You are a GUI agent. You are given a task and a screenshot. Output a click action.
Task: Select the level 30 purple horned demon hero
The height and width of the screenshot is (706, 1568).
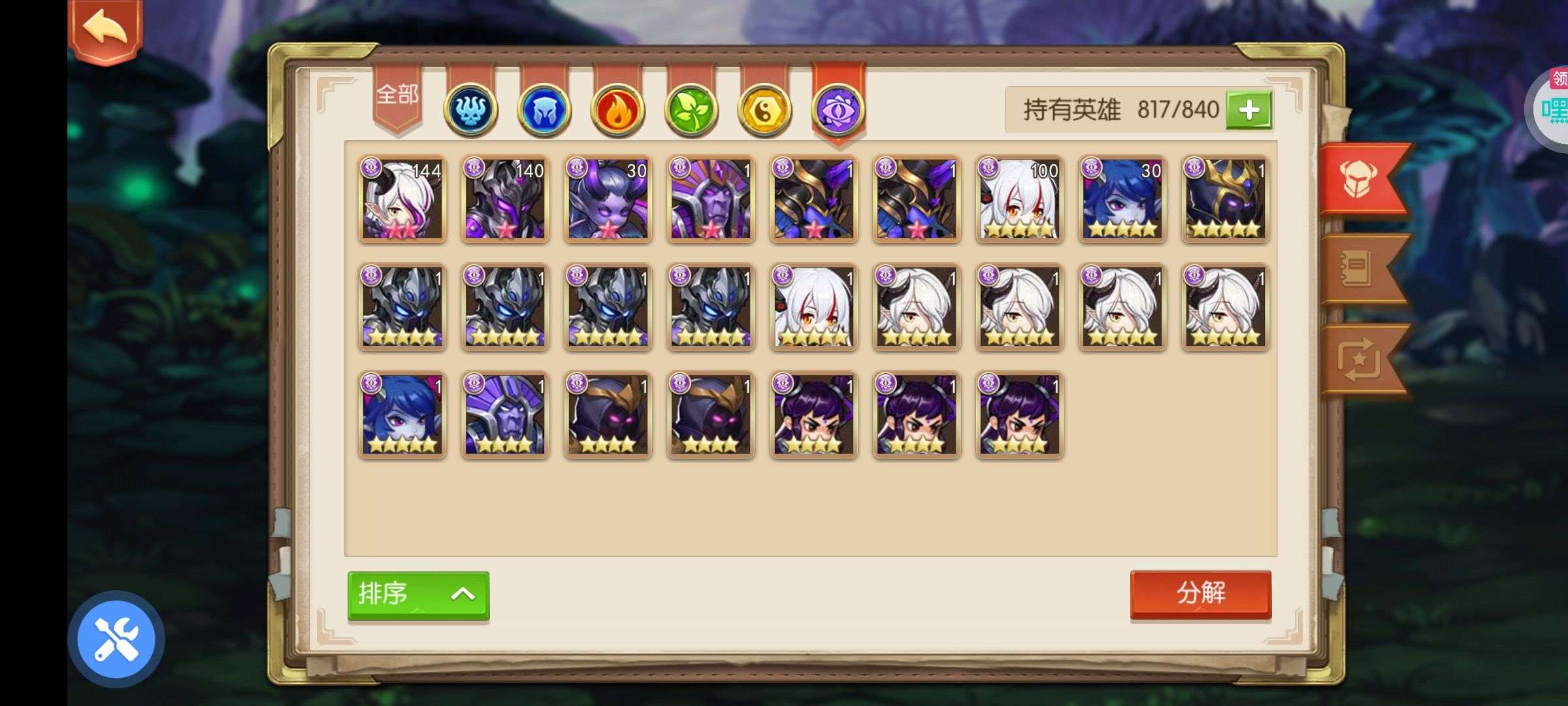[608, 199]
